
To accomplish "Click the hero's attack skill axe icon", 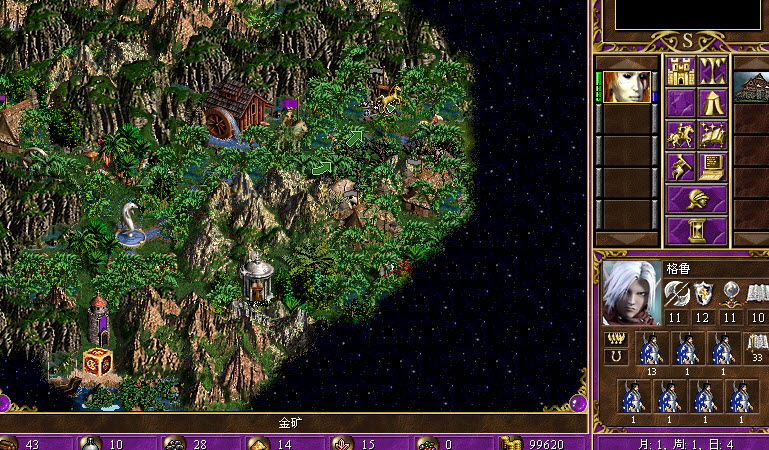I will point(675,292).
